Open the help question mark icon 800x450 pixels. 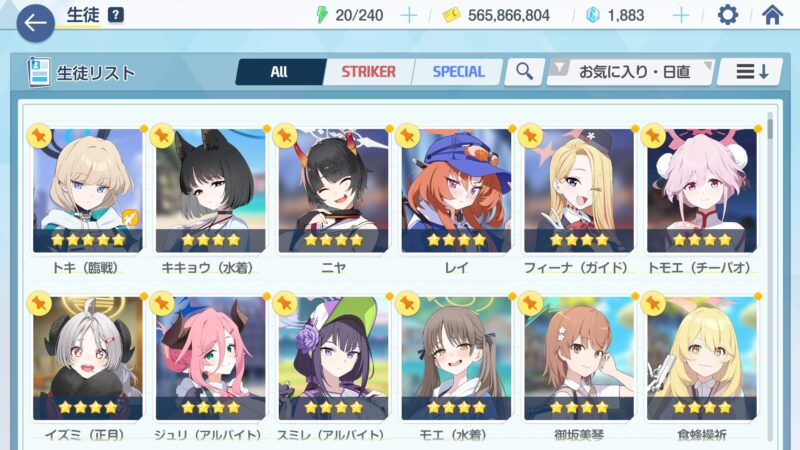[116, 15]
